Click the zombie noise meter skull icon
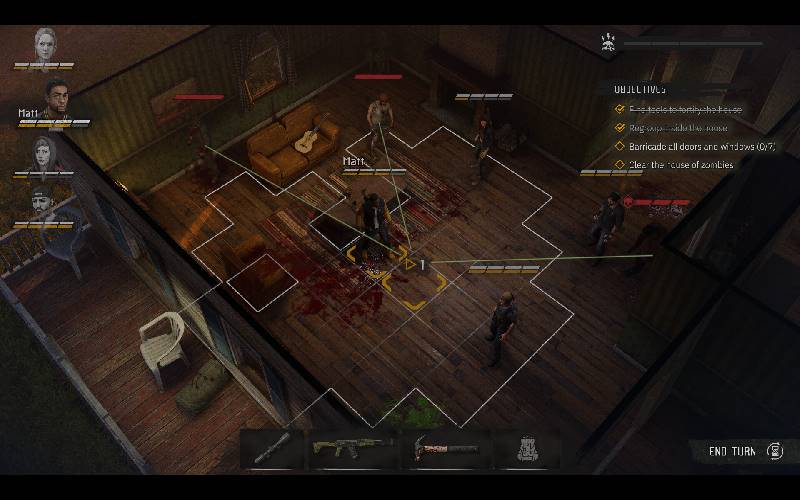 (x=606, y=42)
